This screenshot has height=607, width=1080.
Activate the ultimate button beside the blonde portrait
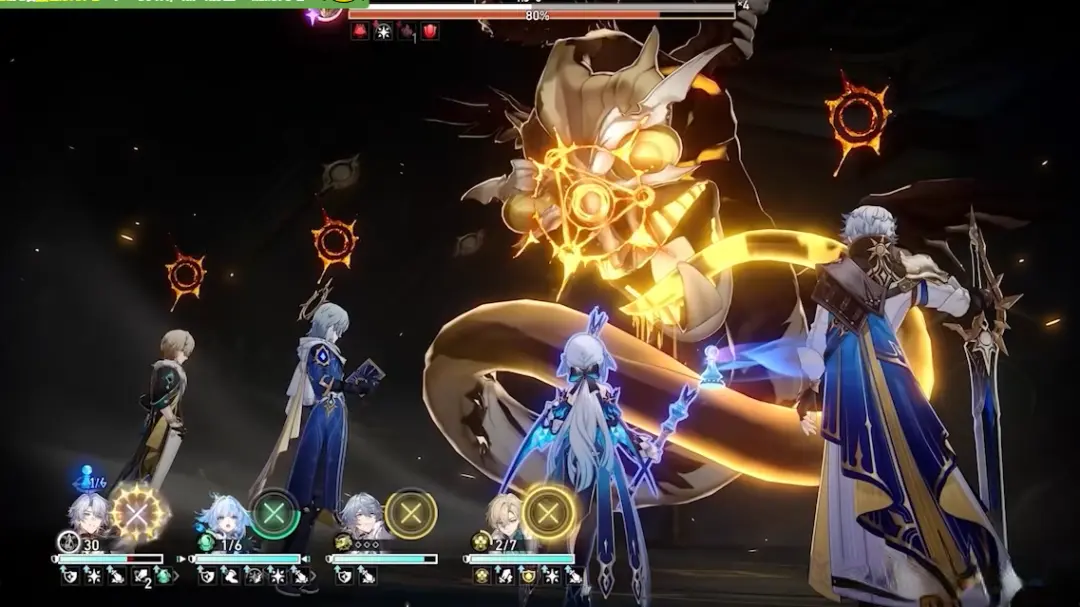pyautogui.click(x=547, y=513)
